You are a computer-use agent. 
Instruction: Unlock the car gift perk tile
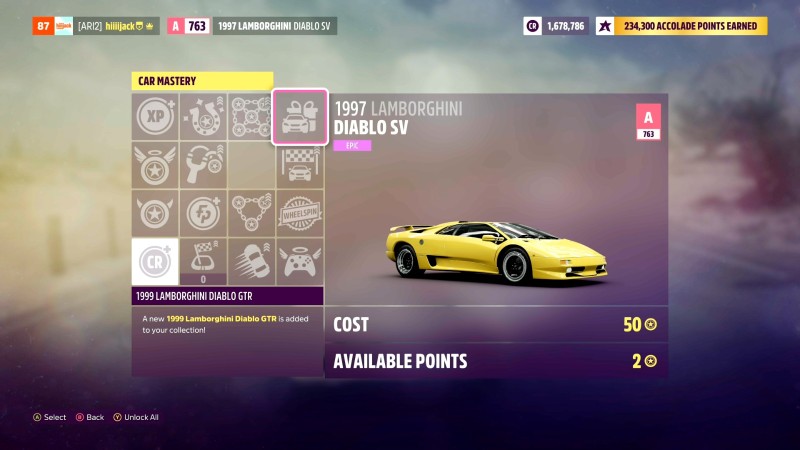point(299,116)
